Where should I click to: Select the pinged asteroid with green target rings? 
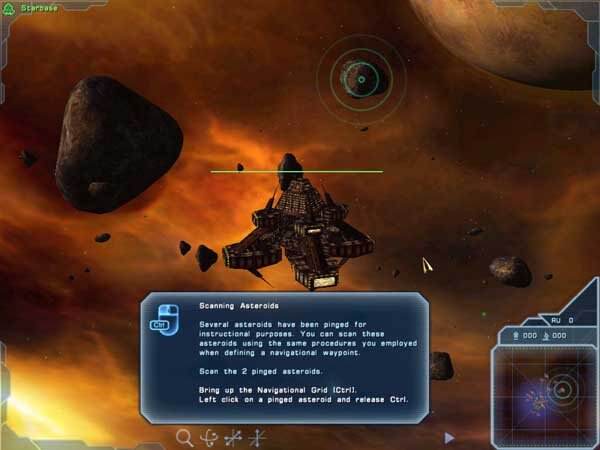coord(362,78)
